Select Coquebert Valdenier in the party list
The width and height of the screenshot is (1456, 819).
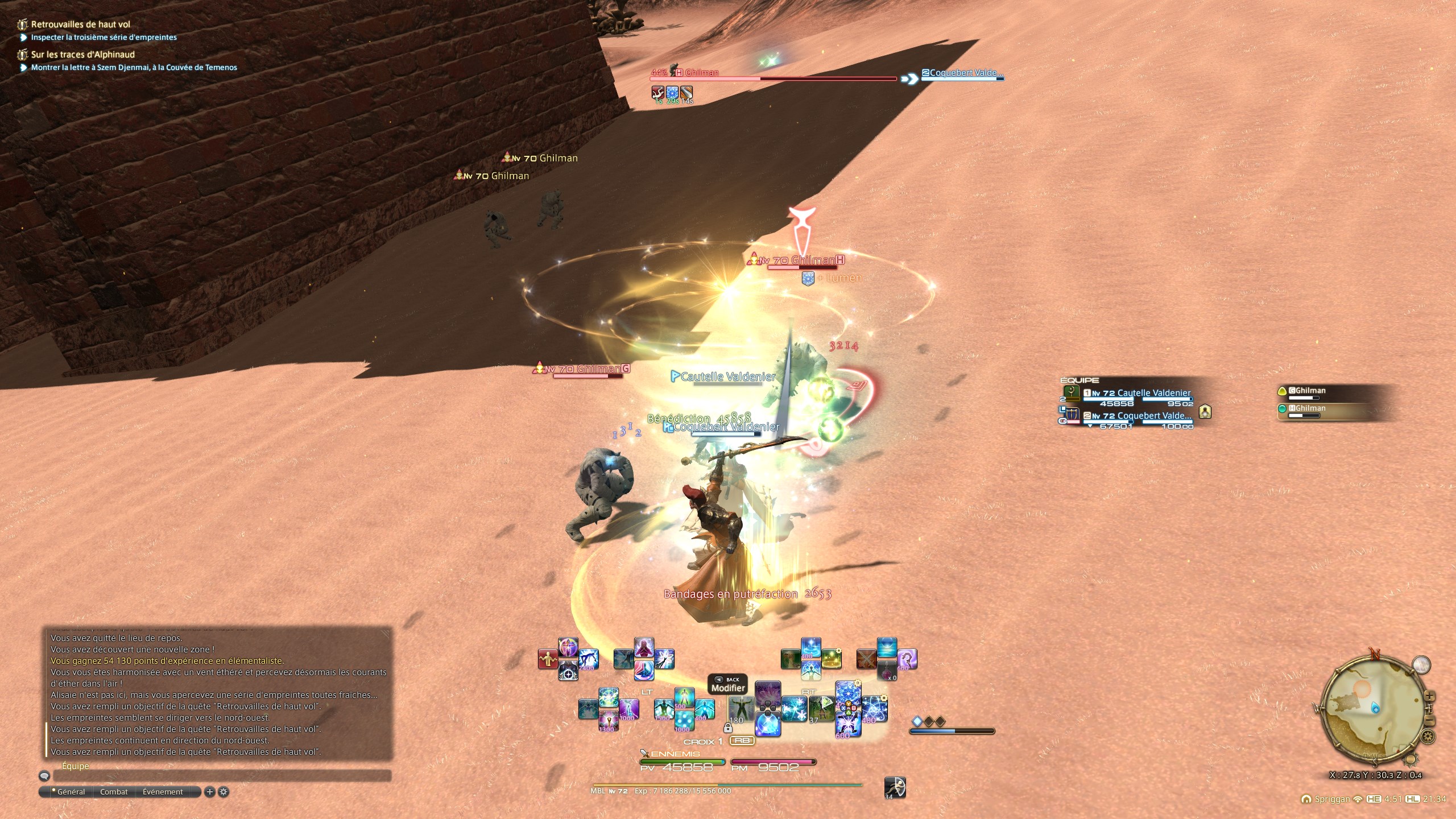pyautogui.click(x=1137, y=416)
